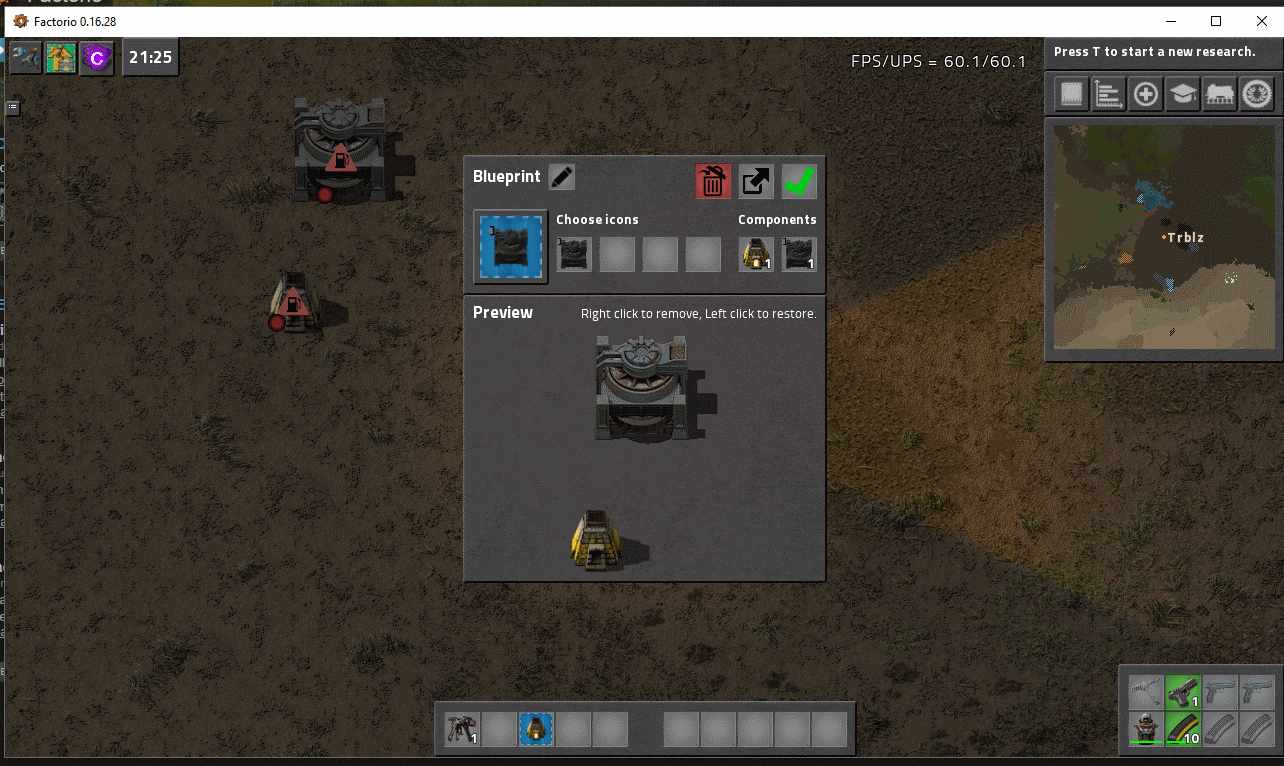
Task: Click the blueprint thumbnail preview
Action: 510,246
